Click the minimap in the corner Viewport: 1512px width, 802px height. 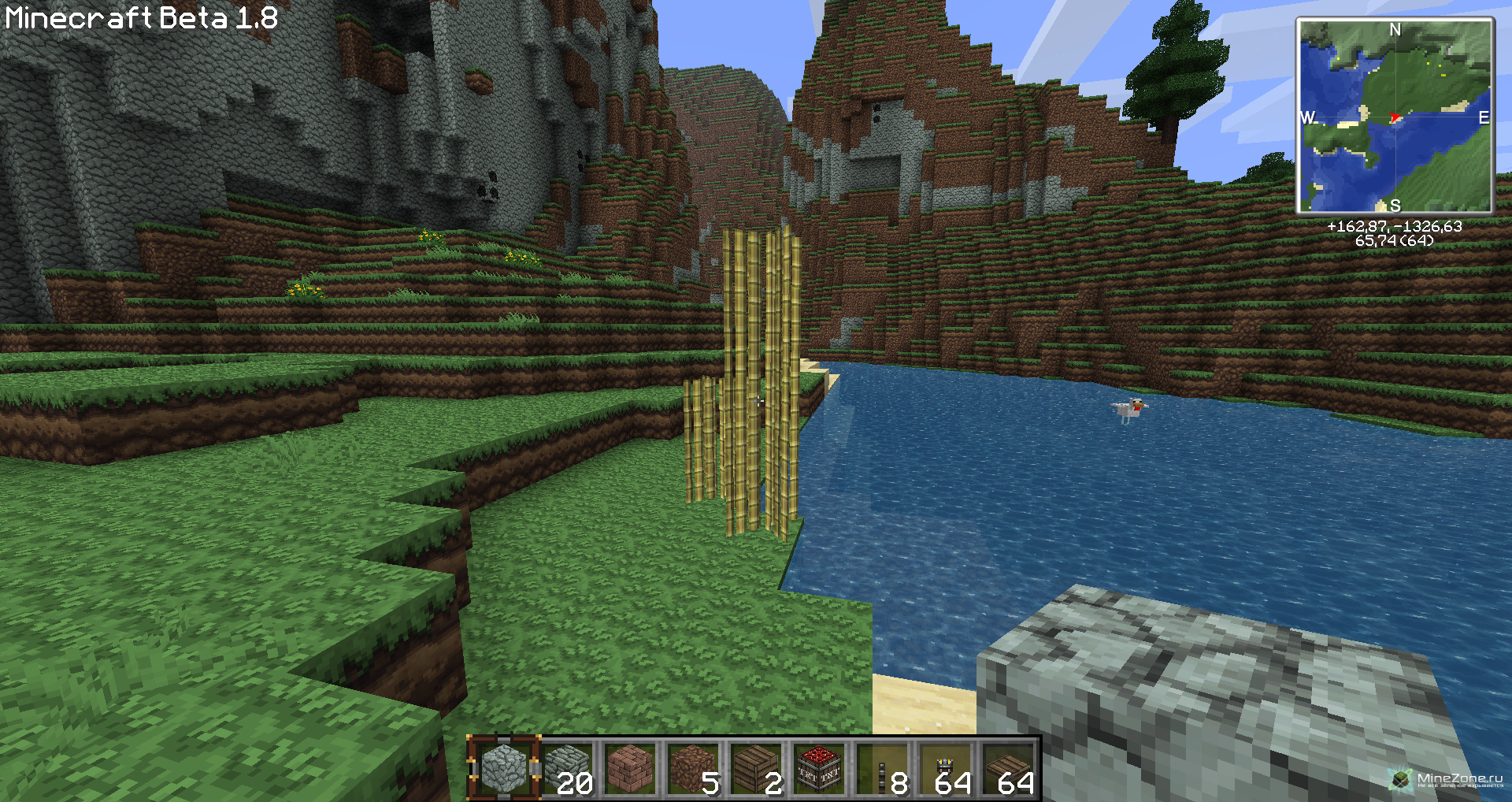tap(1395, 117)
